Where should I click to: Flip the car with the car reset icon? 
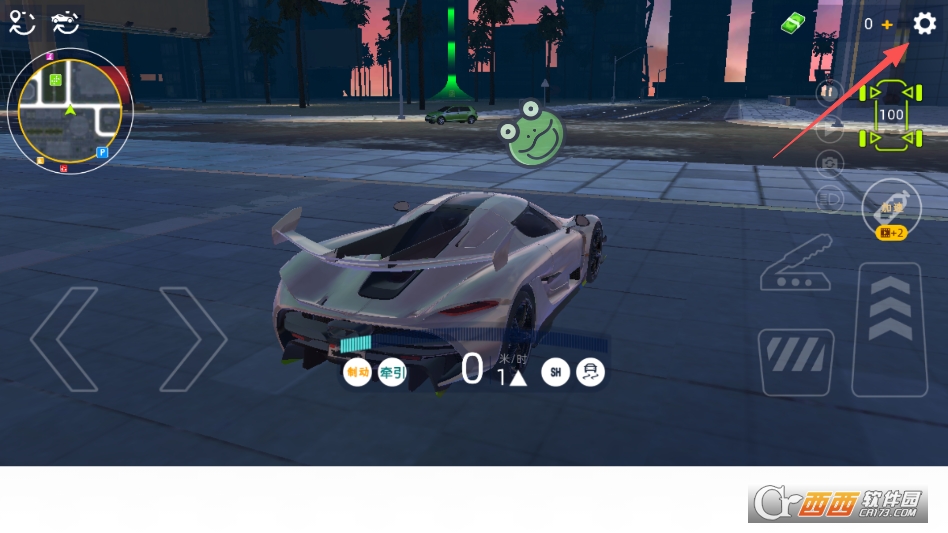(x=65, y=22)
